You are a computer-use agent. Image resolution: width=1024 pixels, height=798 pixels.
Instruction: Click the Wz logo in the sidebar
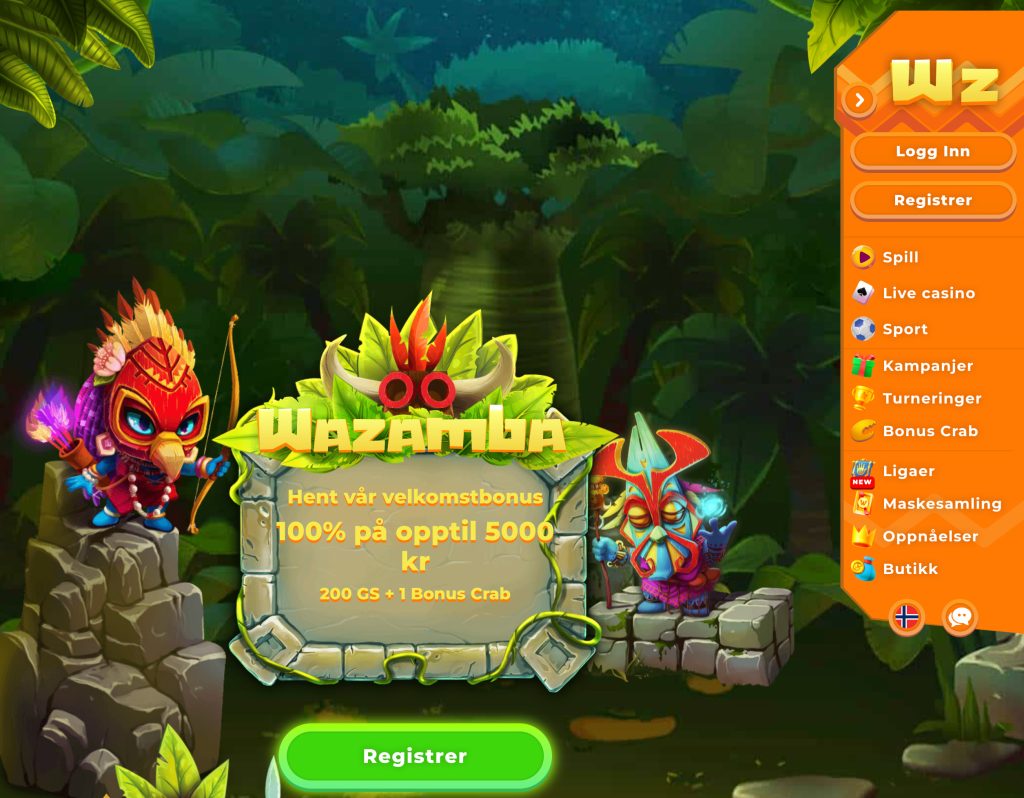(944, 80)
